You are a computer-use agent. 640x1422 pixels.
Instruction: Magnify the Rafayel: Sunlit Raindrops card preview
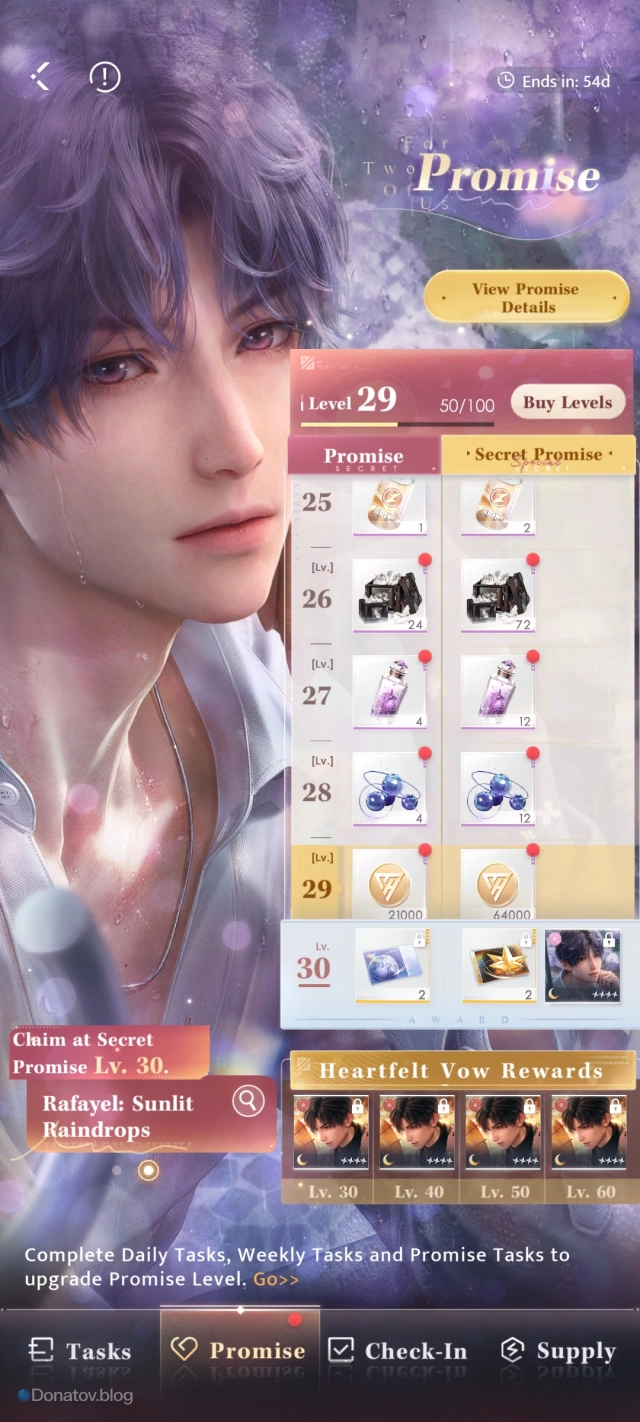point(247,1101)
